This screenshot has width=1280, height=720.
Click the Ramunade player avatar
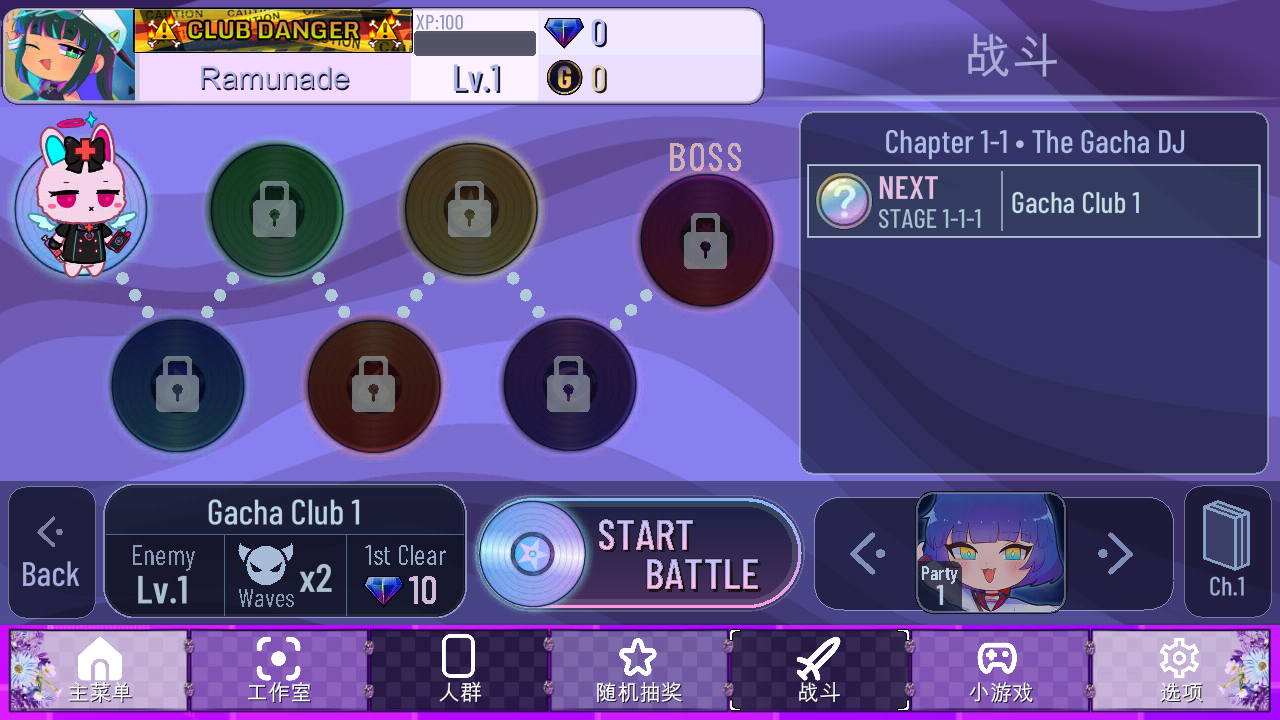pos(70,56)
